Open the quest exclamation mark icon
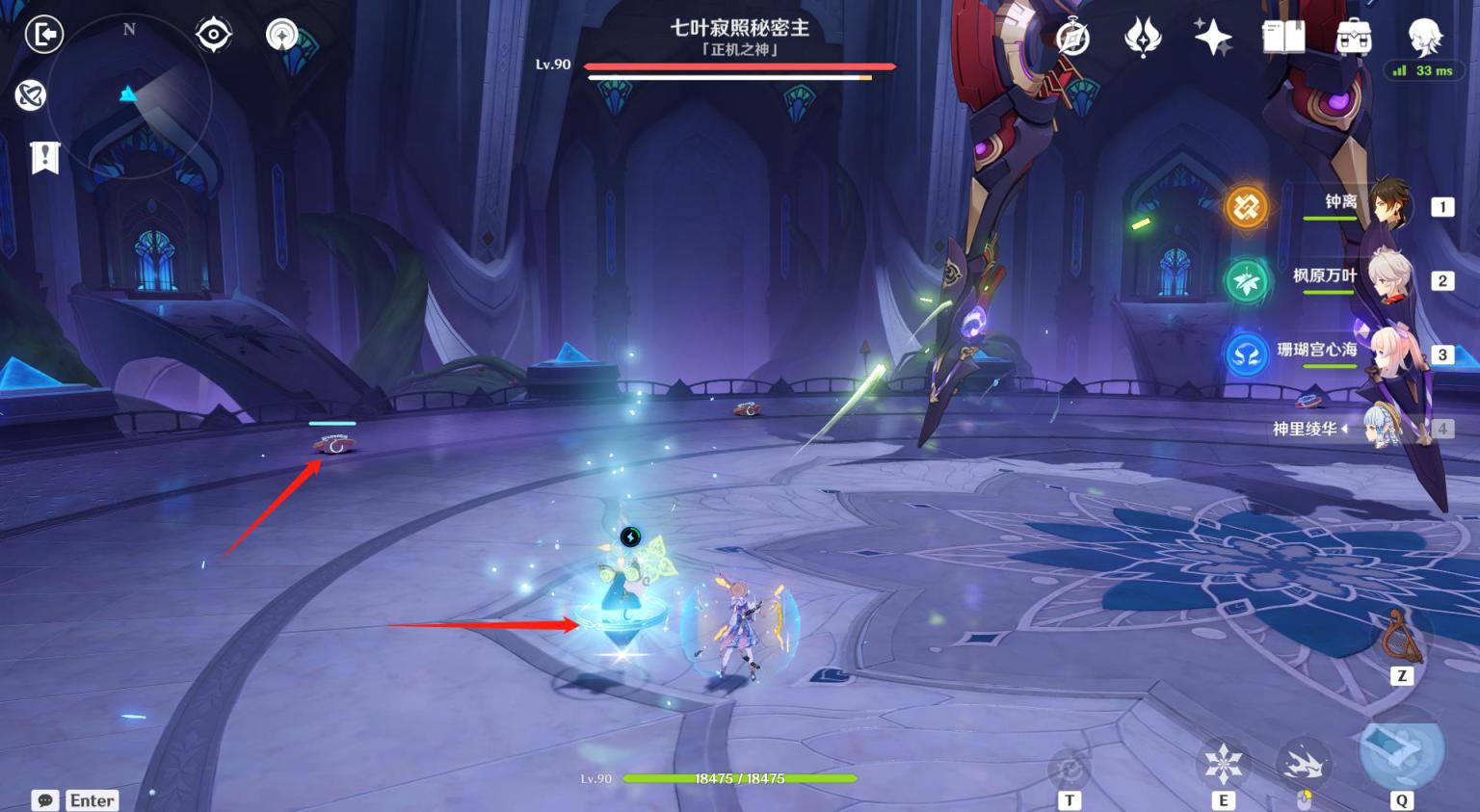The height and width of the screenshot is (812, 1480). click(45, 157)
